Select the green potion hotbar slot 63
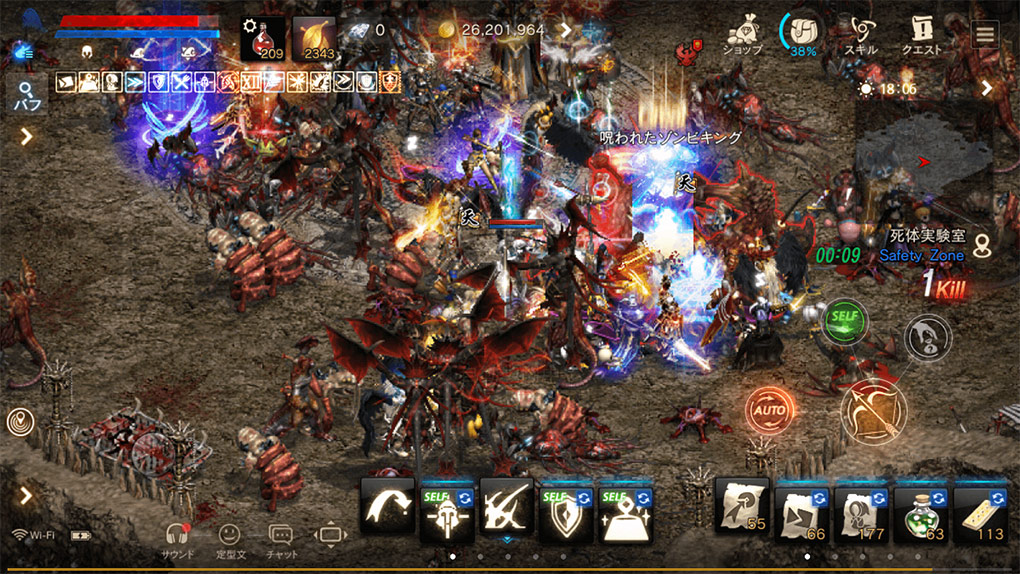1020x574 pixels. pos(921,511)
